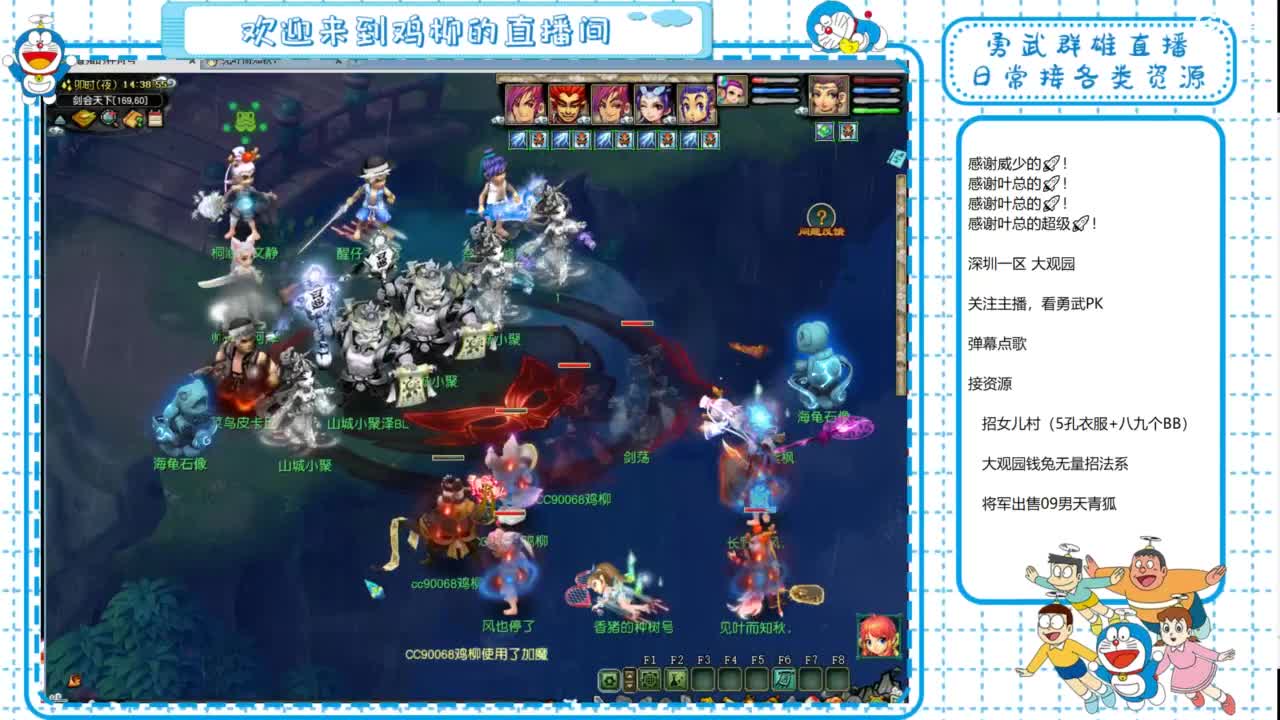Select the F2 potion skill icon
1280x720 pixels.
pyautogui.click(x=676, y=680)
